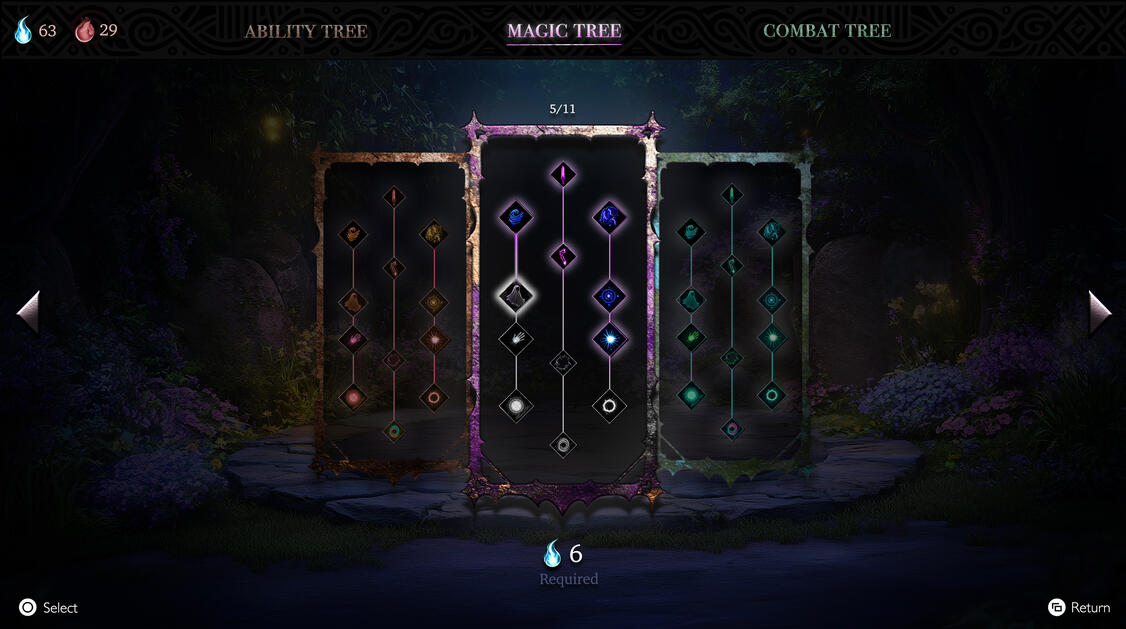Select the bright blue starburst skill node
The width and height of the screenshot is (1126, 629).
tap(609, 339)
